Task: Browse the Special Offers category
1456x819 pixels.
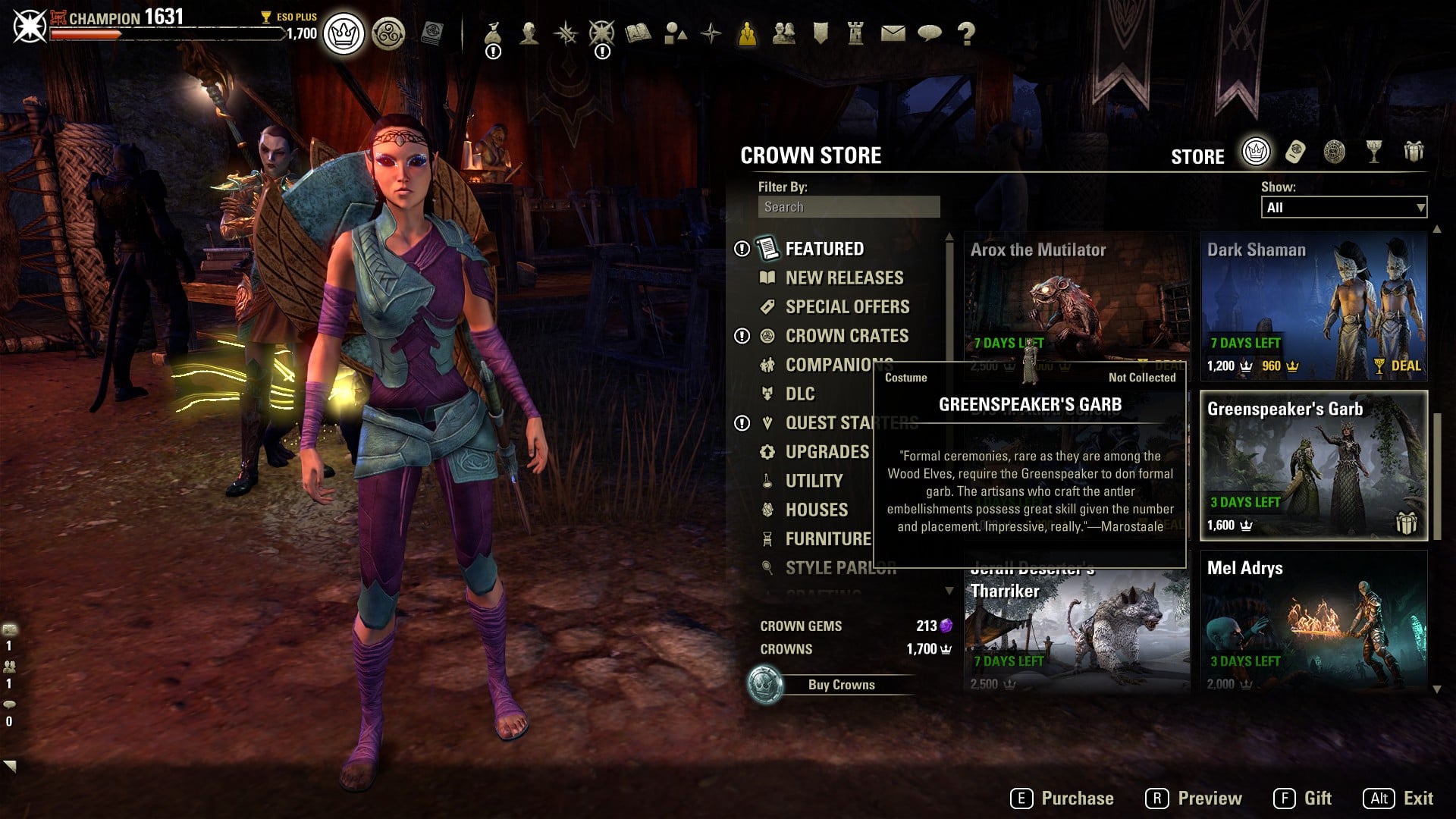Action: [x=846, y=306]
